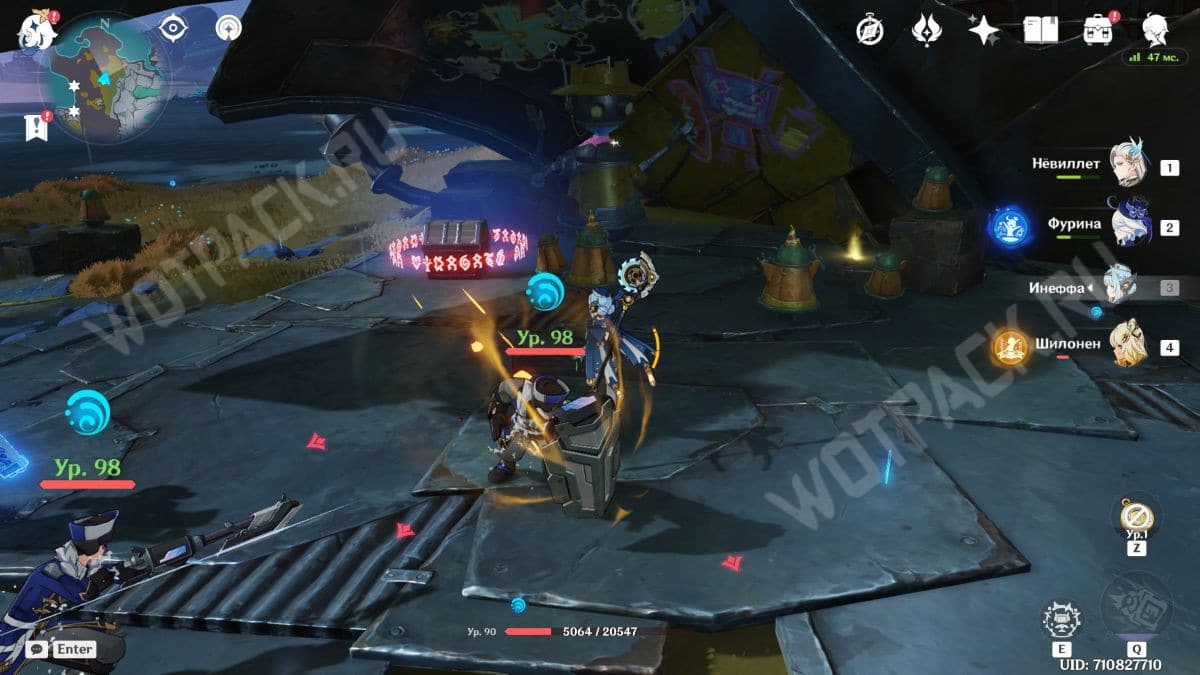Use the elemental skill icon
The height and width of the screenshot is (675, 1200).
pyautogui.click(x=1061, y=620)
